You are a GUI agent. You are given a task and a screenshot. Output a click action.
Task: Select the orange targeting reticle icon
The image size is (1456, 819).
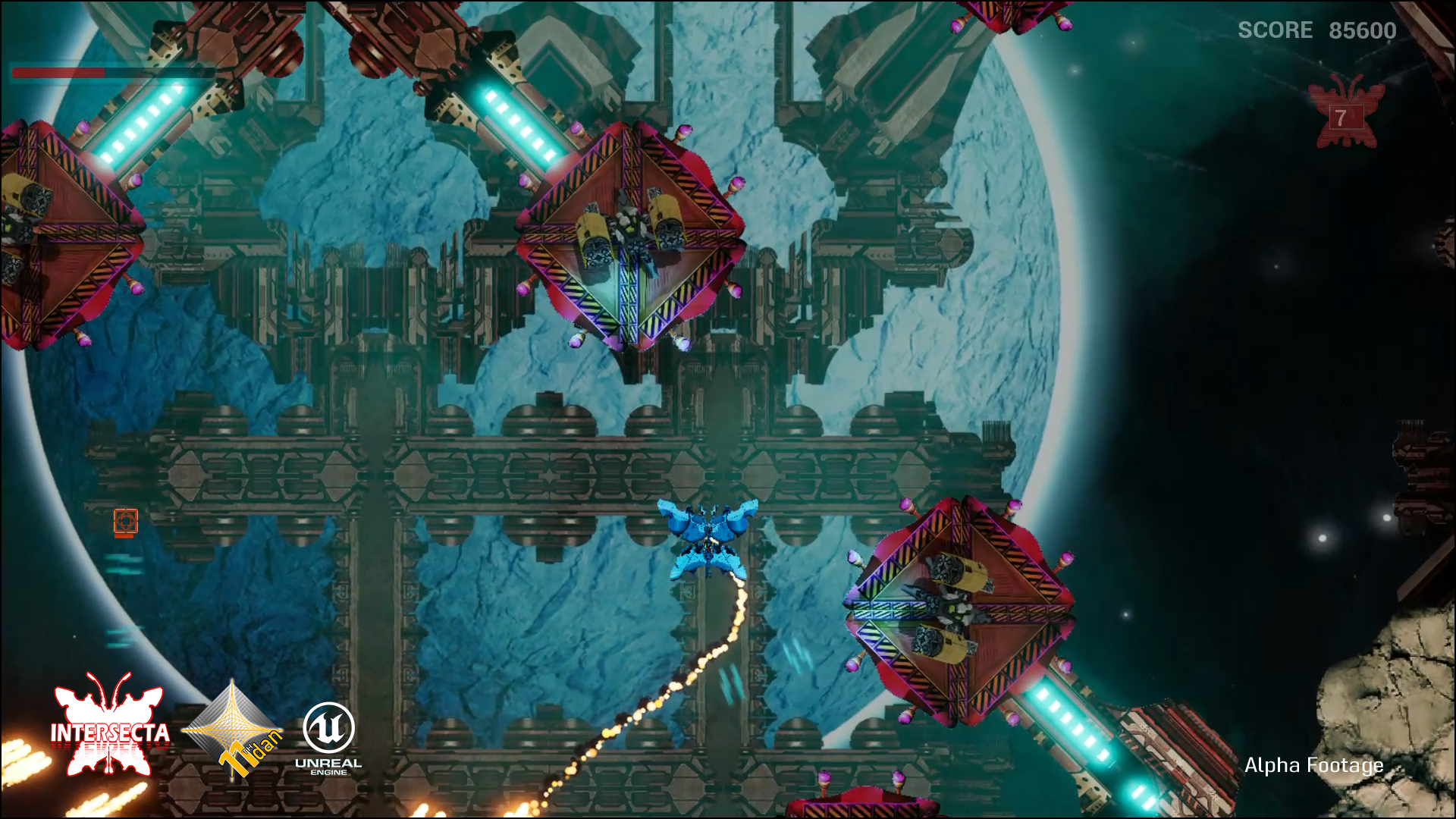point(126,522)
